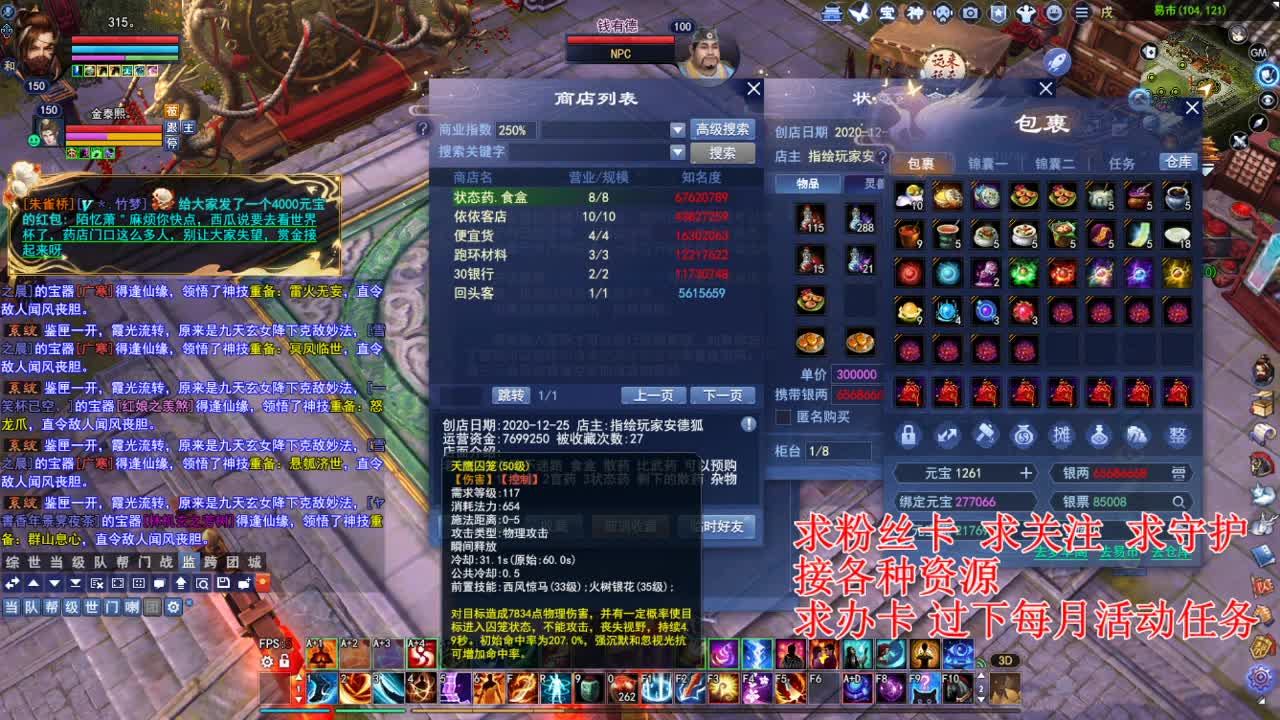The height and width of the screenshot is (720, 1280).
Task: Select the money pouch icon in the inventory toolbar
Action: point(1023,435)
